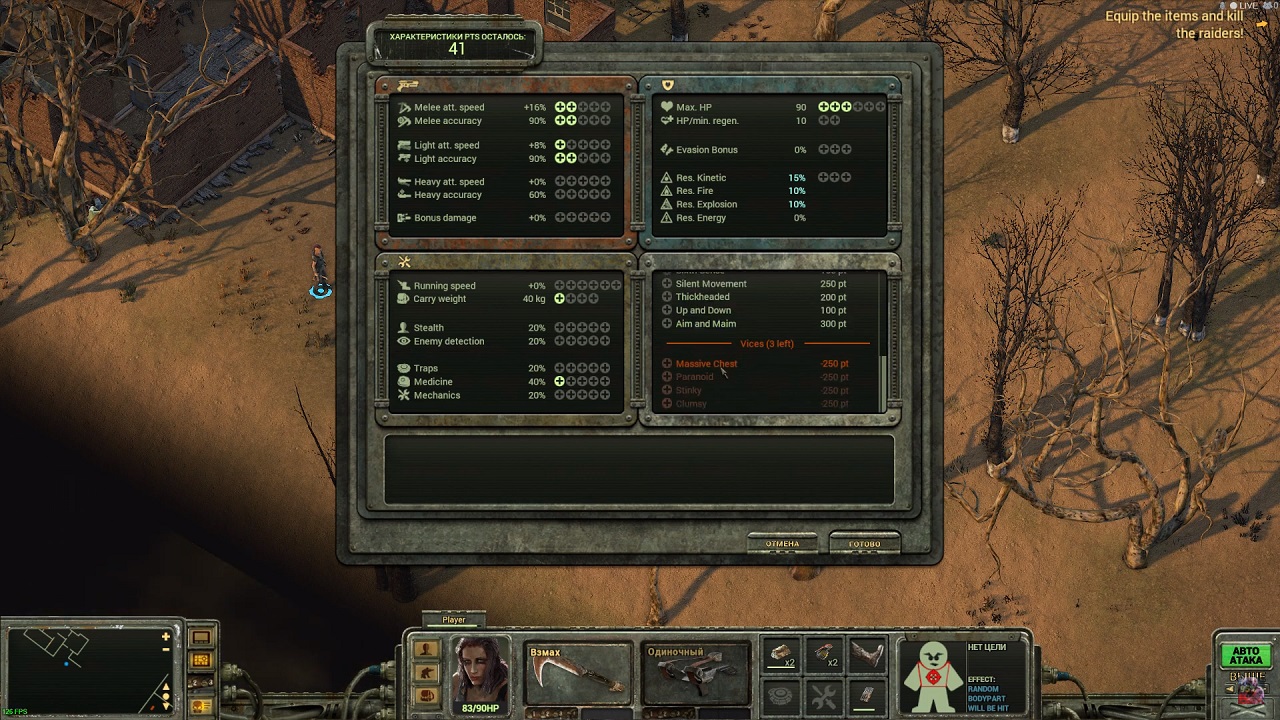Confirm stats with the Готово button
This screenshot has width=1280, height=720.
coord(864,544)
